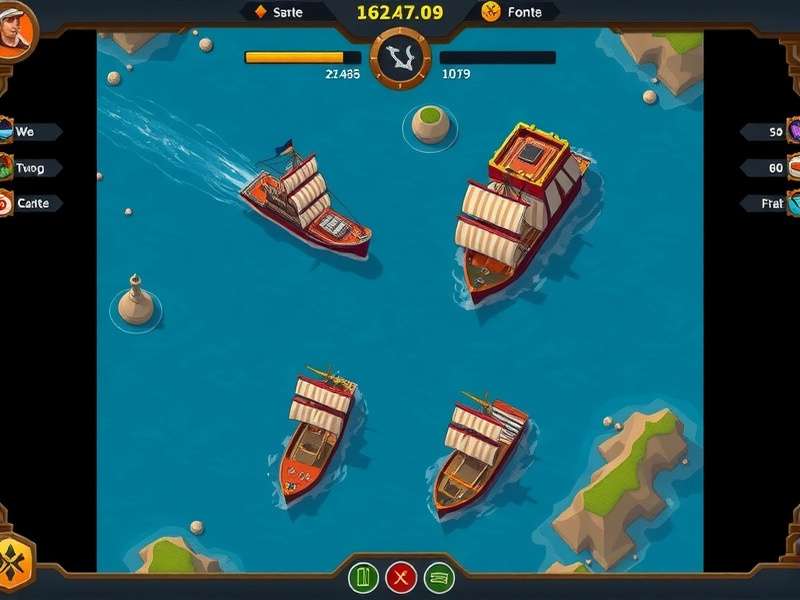Click the green door icon button
Screen dimensions: 800x600
pyautogui.click(x=363, y=577)
